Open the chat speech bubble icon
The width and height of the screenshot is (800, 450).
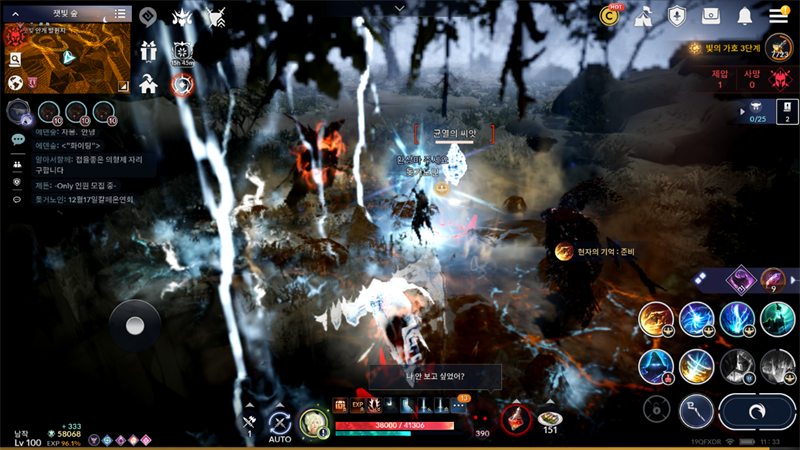tap(18, 140)
